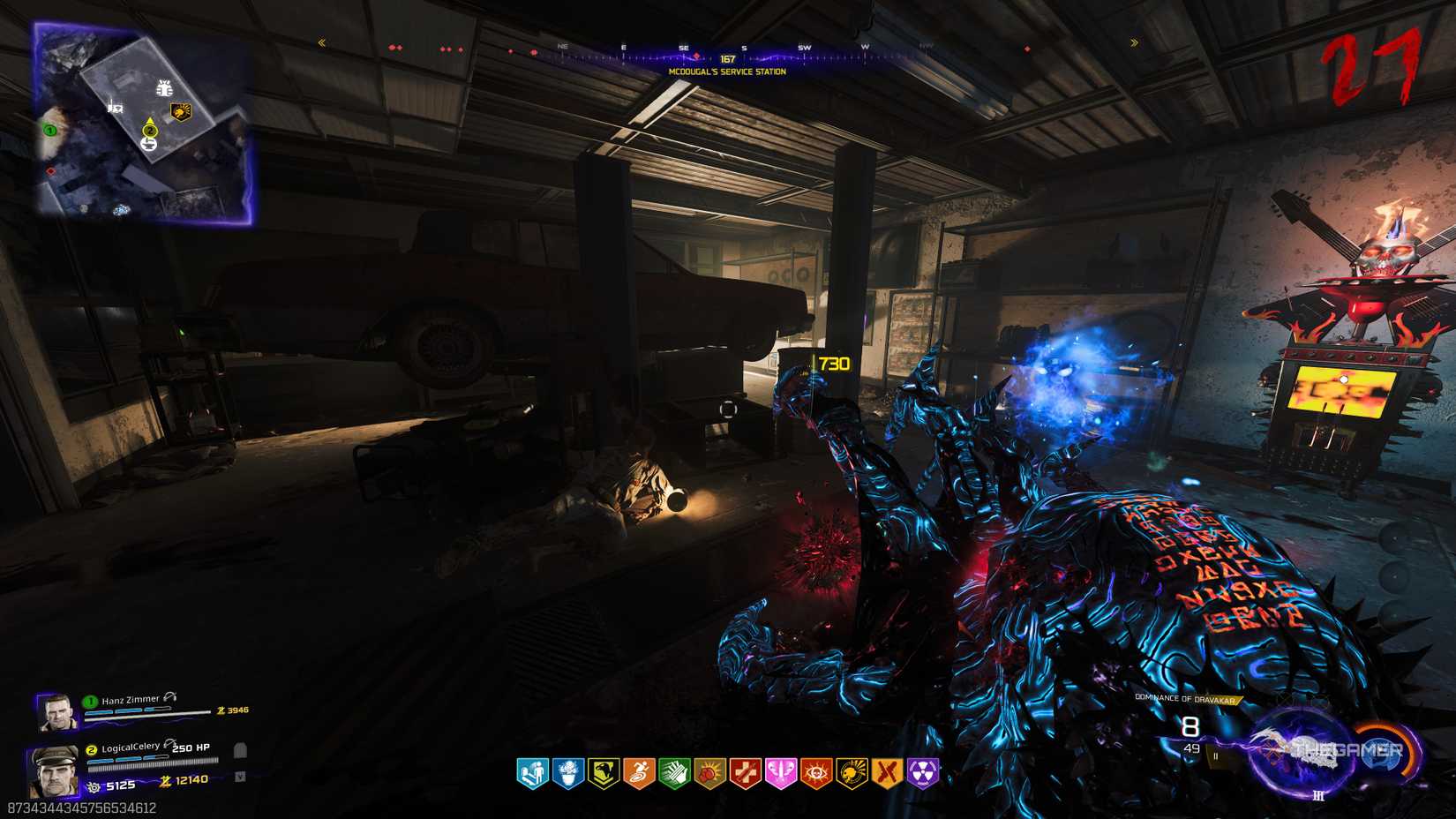
Task: Click the eagle-emblem perk icon
Action: pos(604,774)
